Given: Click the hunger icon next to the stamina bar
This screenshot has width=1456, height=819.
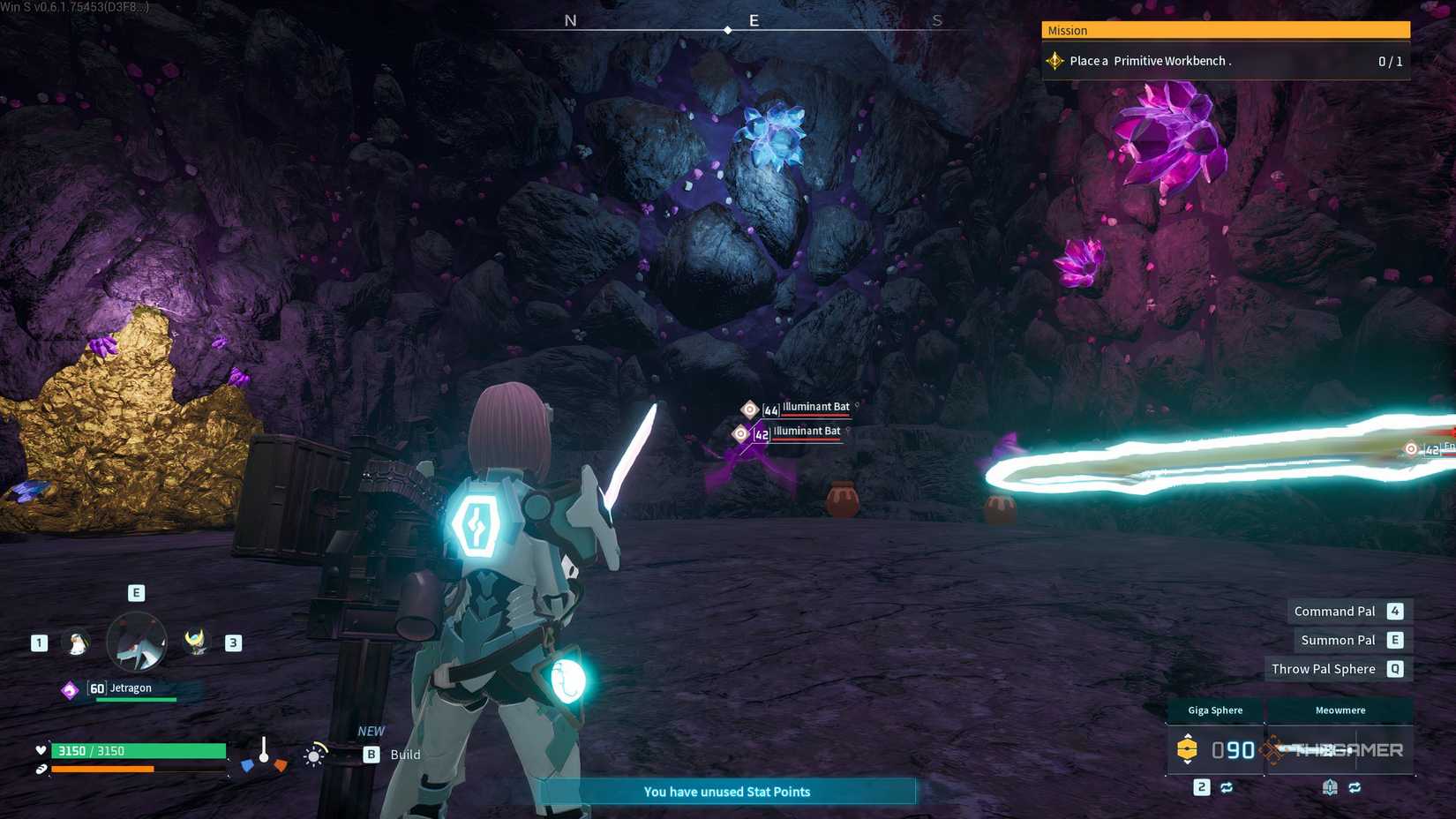Looking at the screenshot, I should (41, 769).
